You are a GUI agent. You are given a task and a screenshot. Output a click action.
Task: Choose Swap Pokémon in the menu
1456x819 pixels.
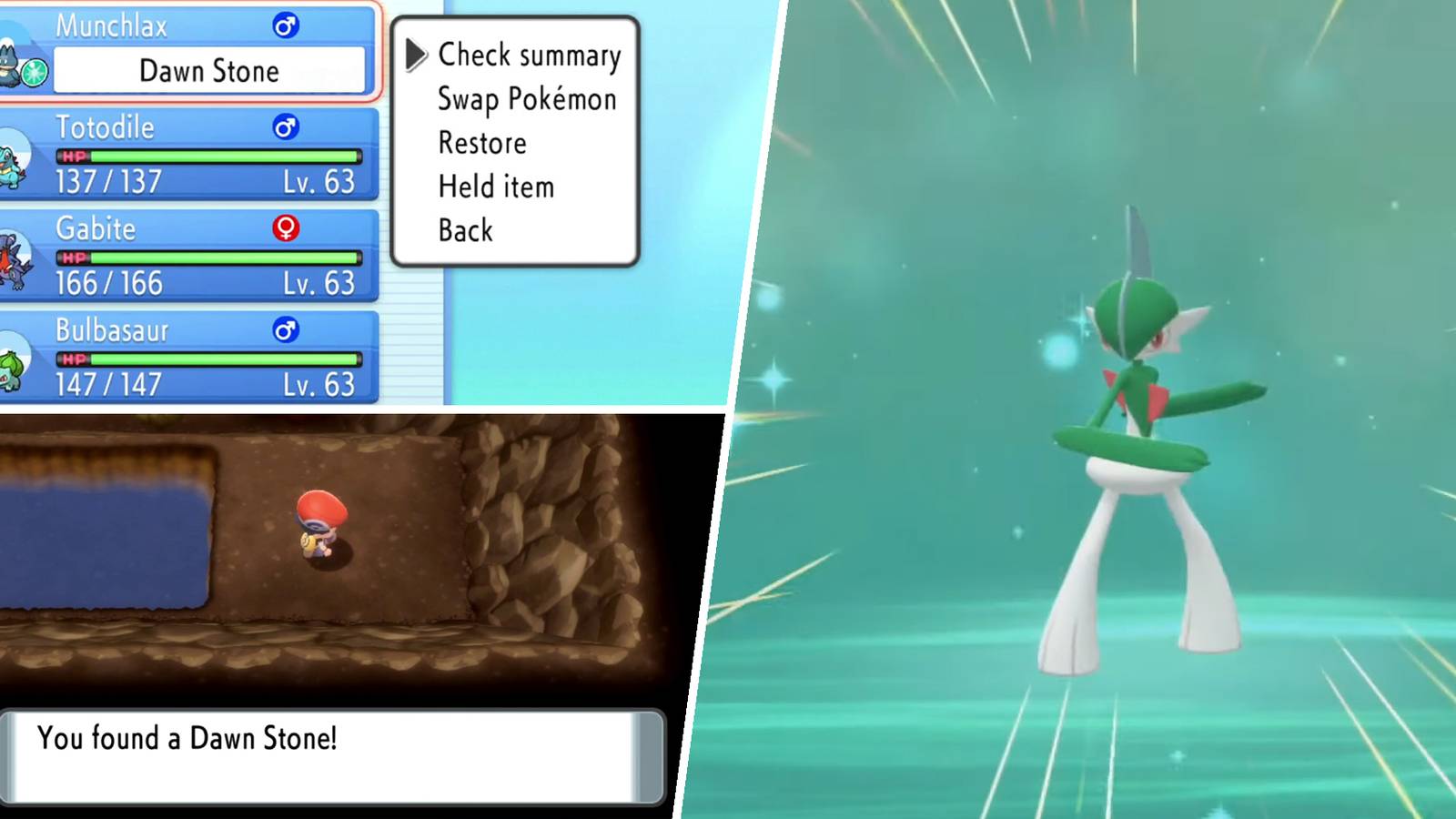click(526, 99)
